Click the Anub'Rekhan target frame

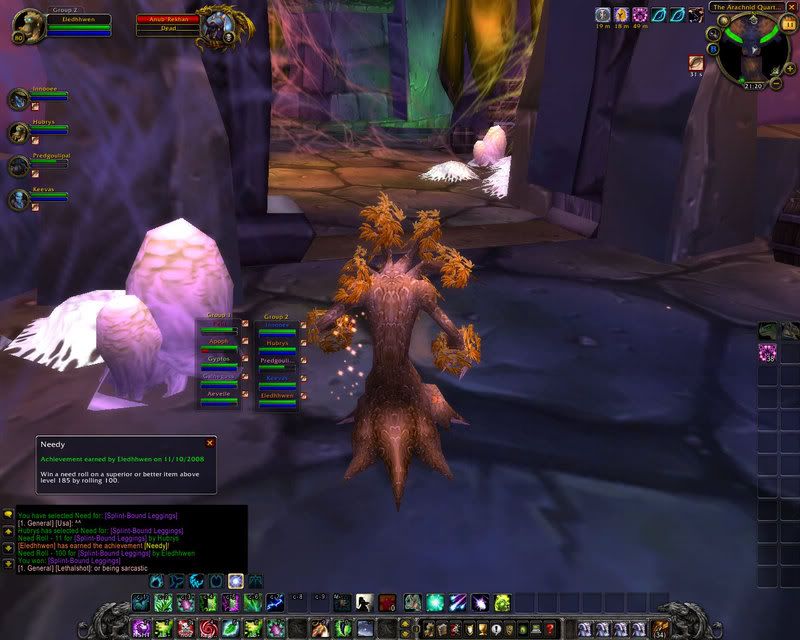(x=170, y=24)
